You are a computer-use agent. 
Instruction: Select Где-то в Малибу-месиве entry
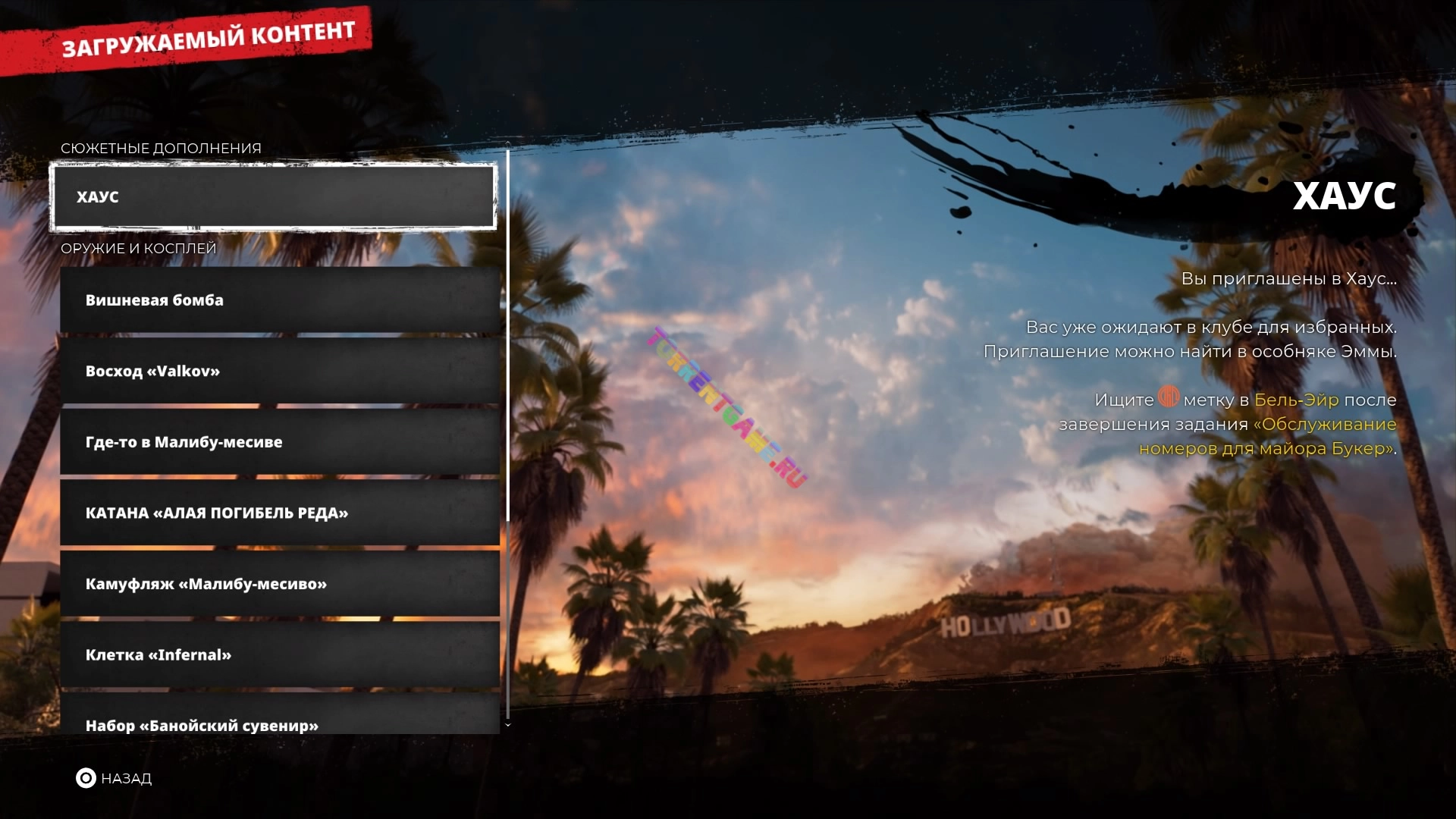point(279,442)
